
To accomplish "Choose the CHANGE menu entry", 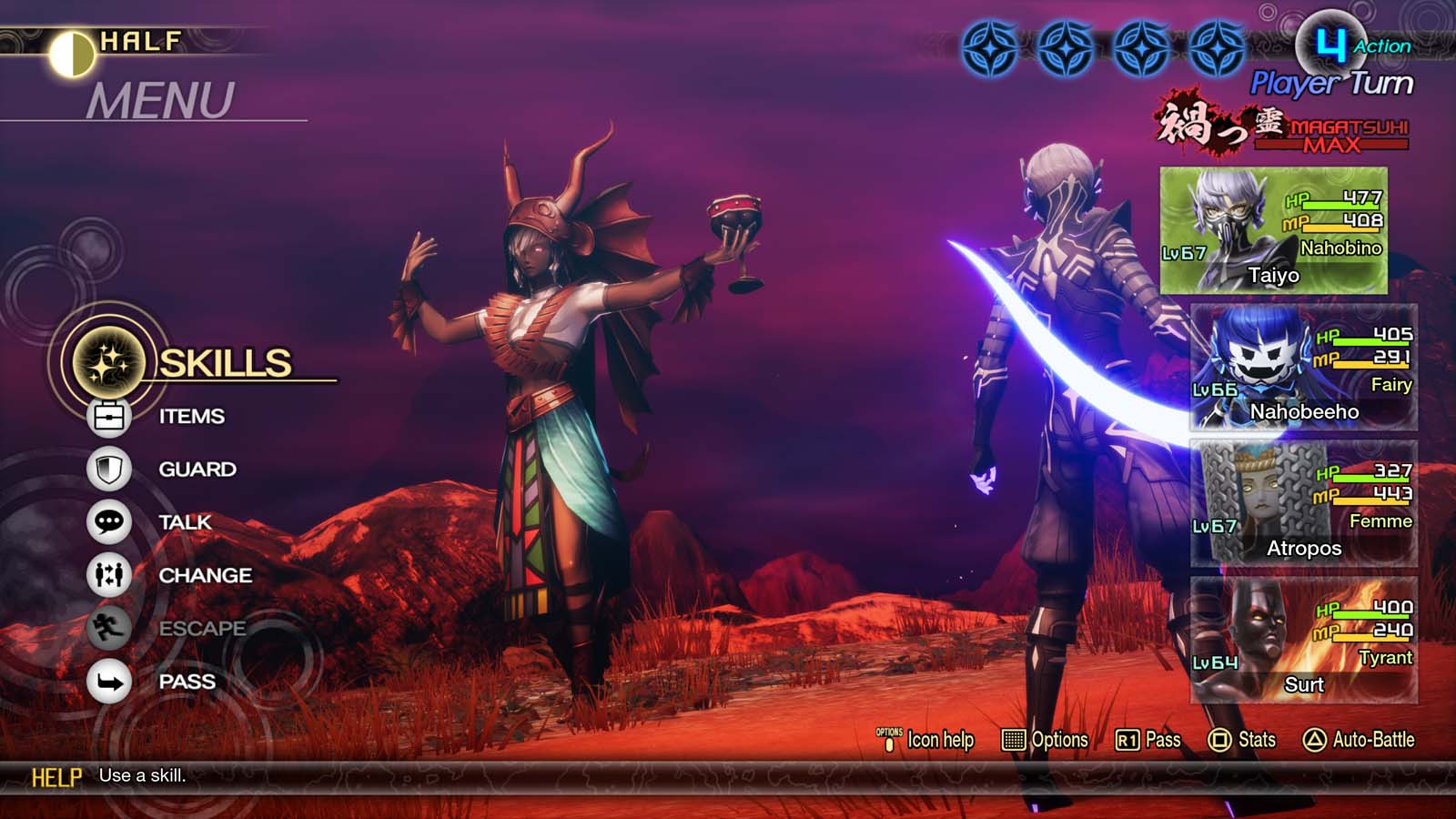I will 206,575.
